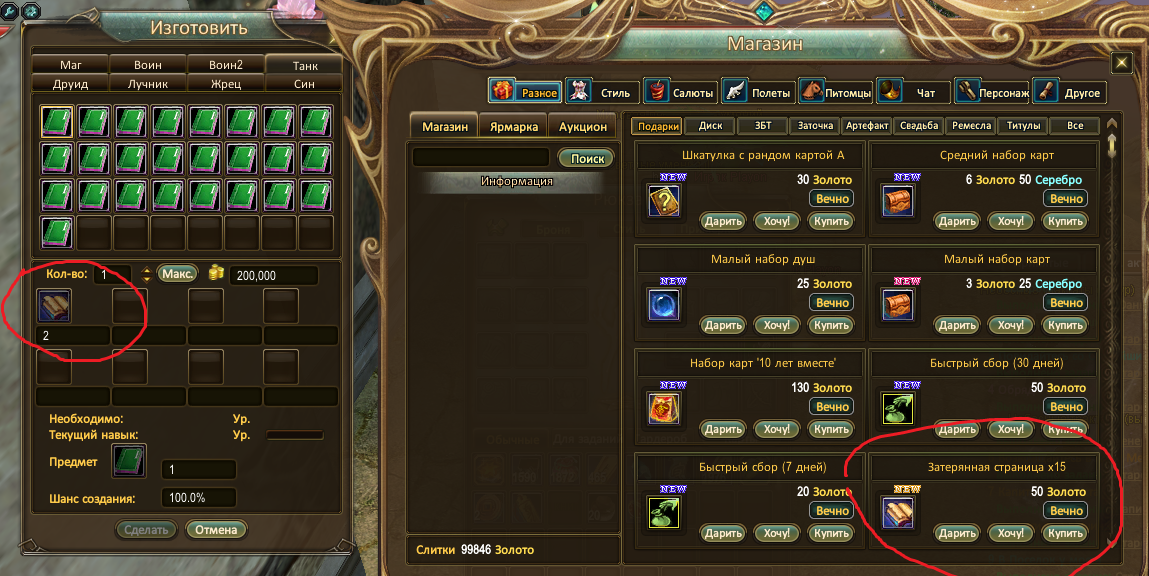Buy the Набор карт '10 лет вместе'

point(831,429)
